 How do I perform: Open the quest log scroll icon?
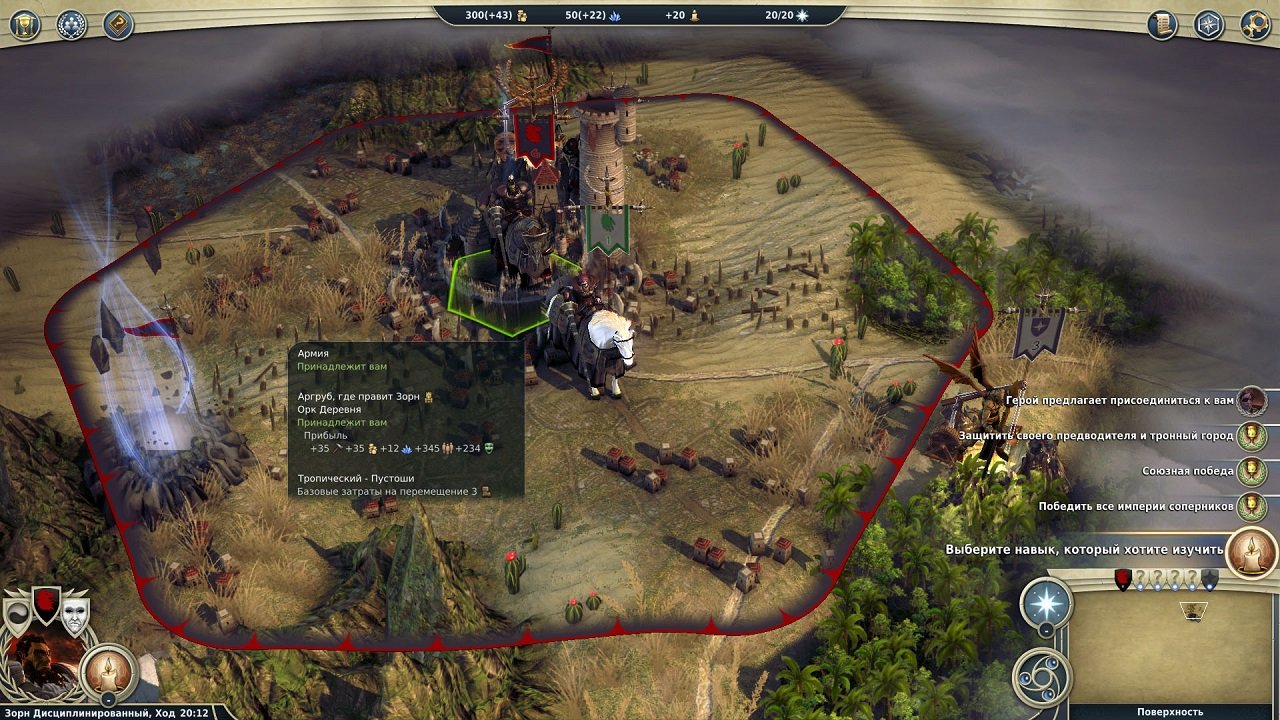click(1161, 23)
